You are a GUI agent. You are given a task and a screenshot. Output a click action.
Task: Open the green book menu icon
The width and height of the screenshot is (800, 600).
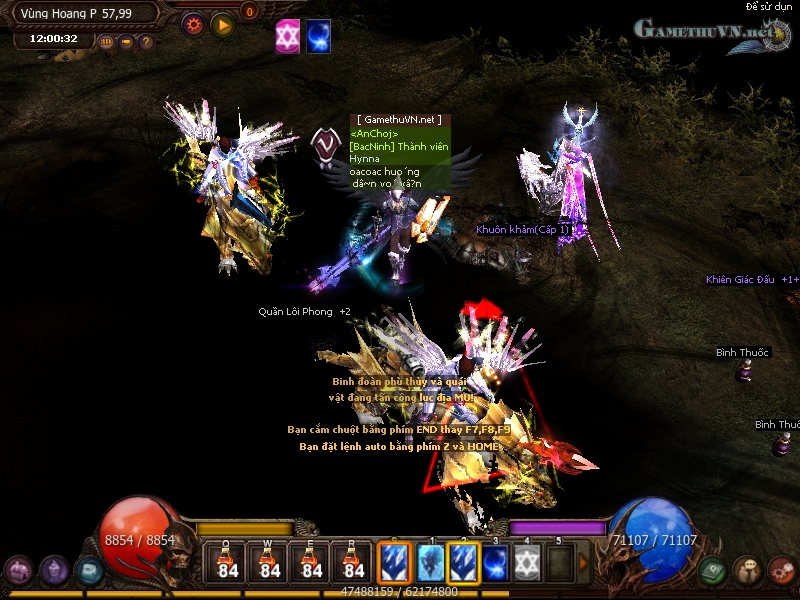[712, 569]
